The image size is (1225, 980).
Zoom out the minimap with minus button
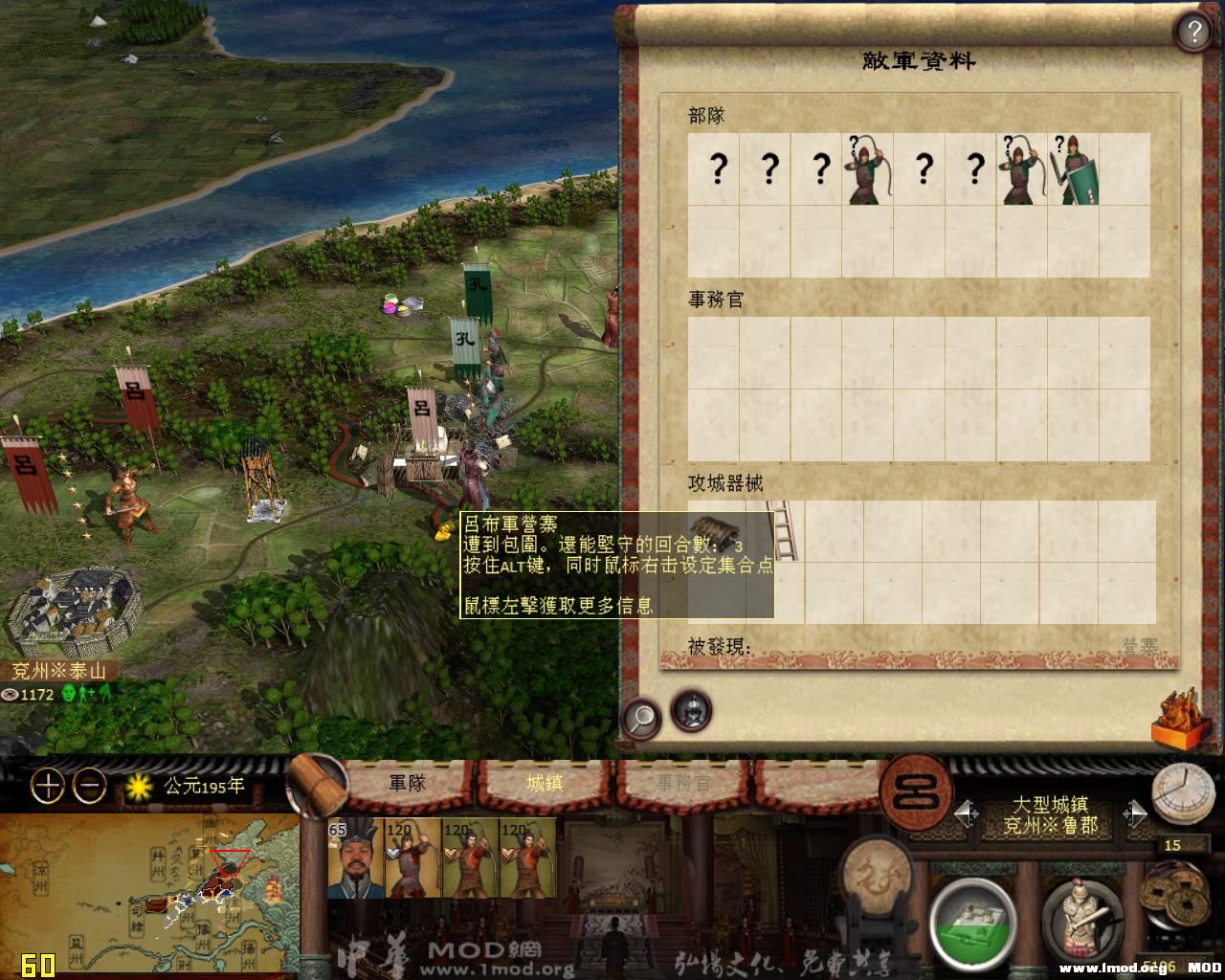point(90,787)
